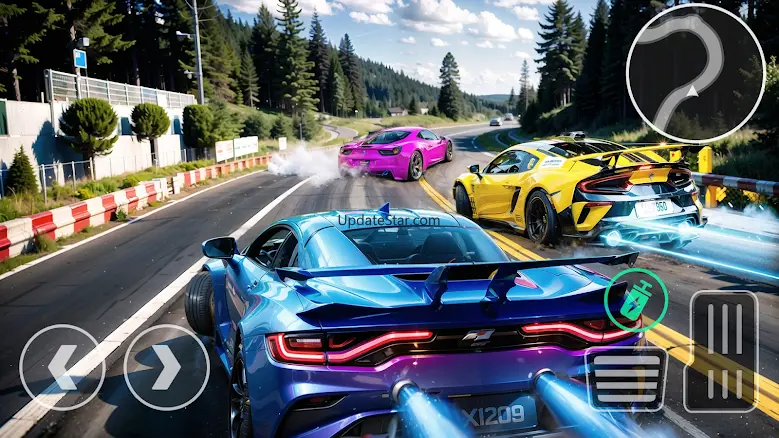This screenshot has width=779, height=438.
Task: Hit the brake pedal
Action: (627, 378)
